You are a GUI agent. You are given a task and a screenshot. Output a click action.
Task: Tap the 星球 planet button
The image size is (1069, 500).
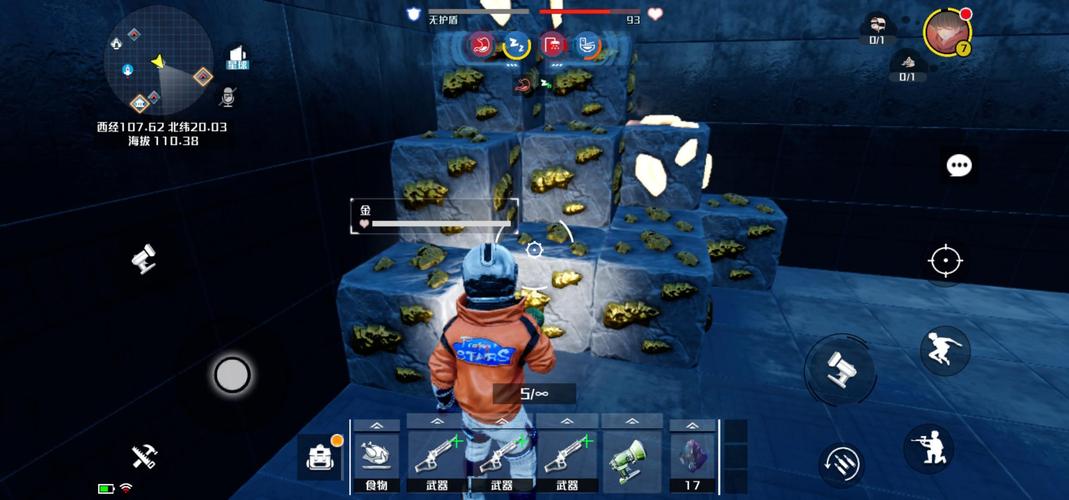click(x=237, y=58)
